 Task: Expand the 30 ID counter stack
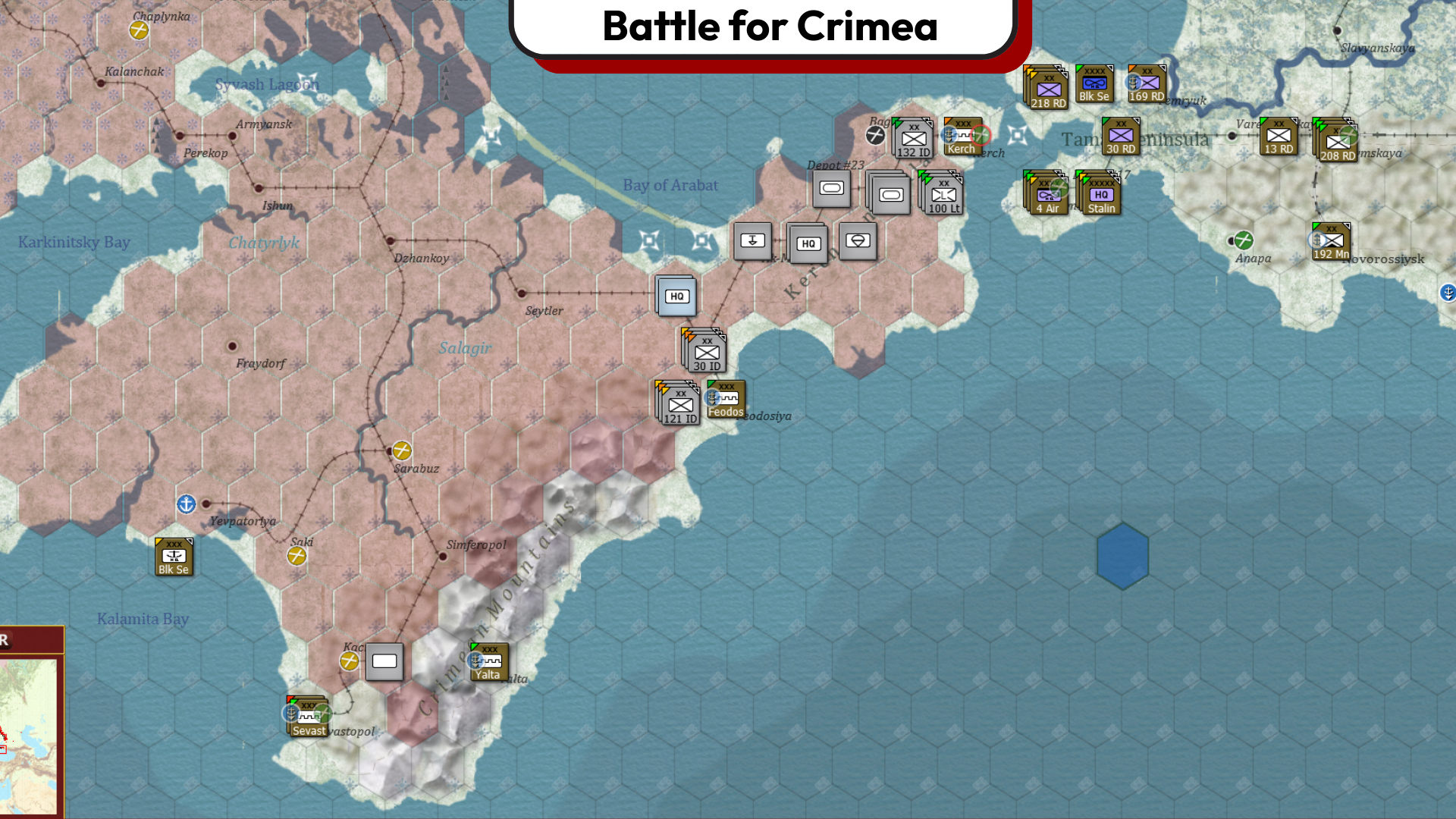pyautogui.click(x=707, y=350)
